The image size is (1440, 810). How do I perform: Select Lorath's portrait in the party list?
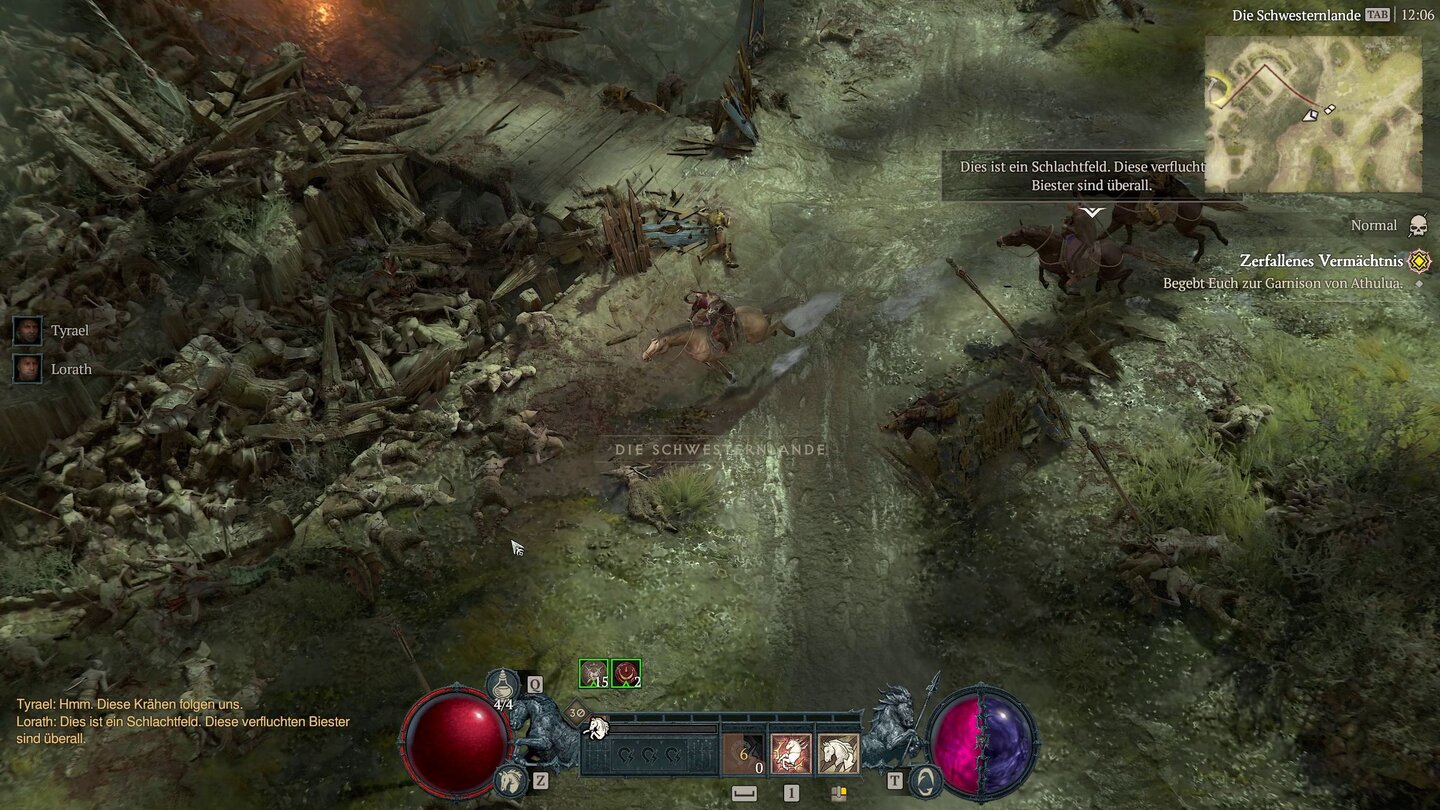click(x=27, y=368)
